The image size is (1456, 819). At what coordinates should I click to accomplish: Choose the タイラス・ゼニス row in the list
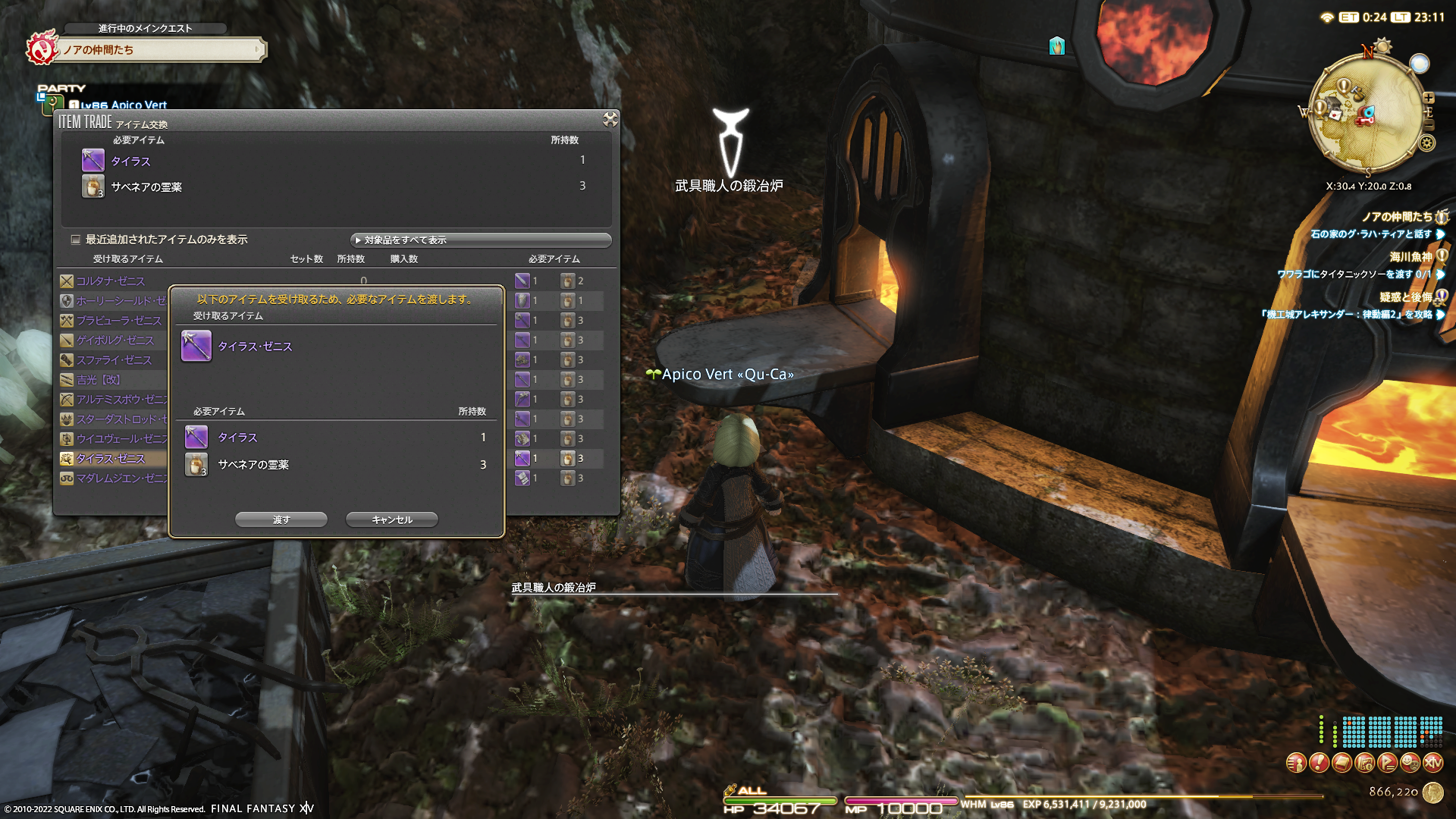111,459
